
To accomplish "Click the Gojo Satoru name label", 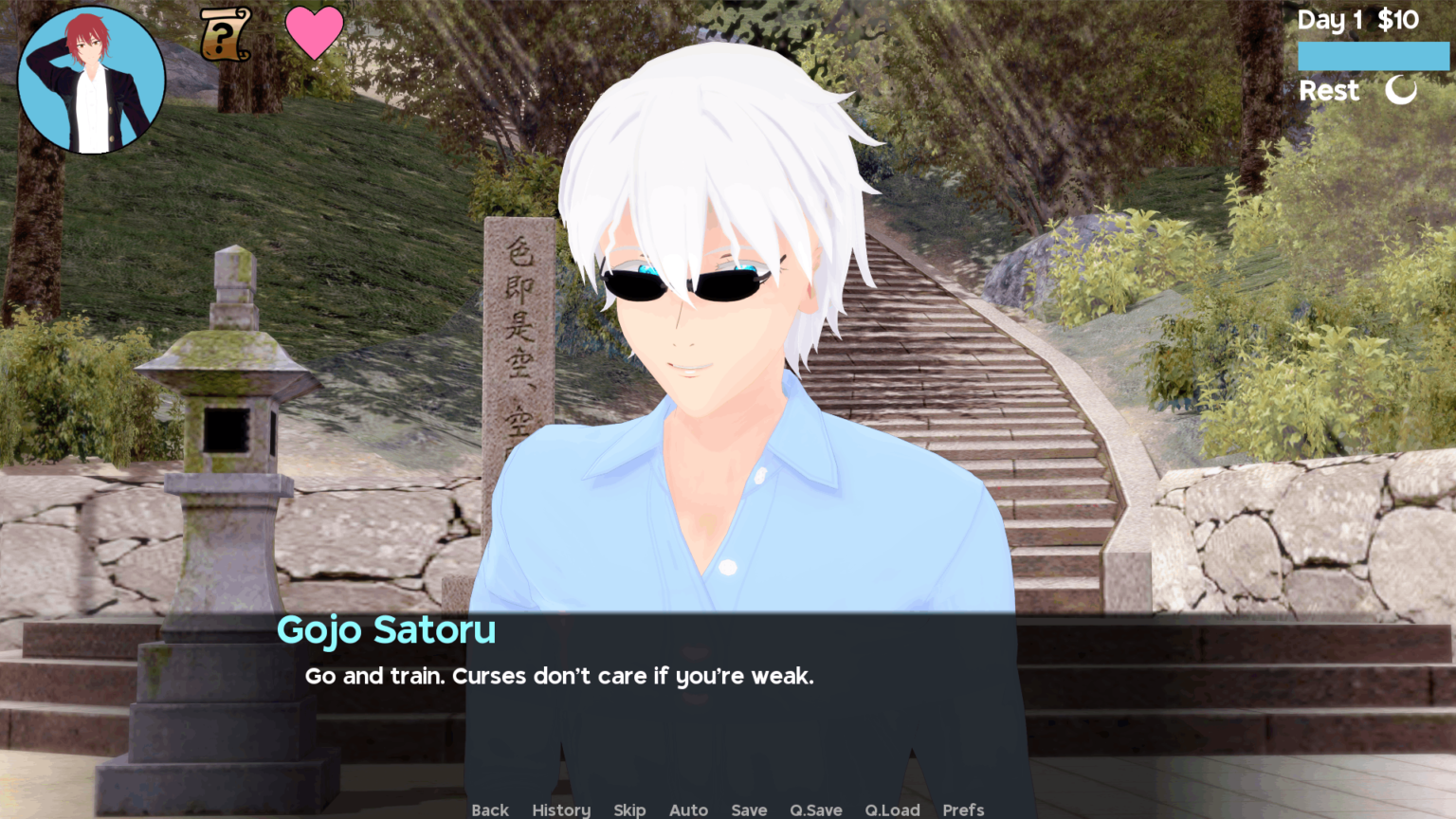I will point(387,629).
